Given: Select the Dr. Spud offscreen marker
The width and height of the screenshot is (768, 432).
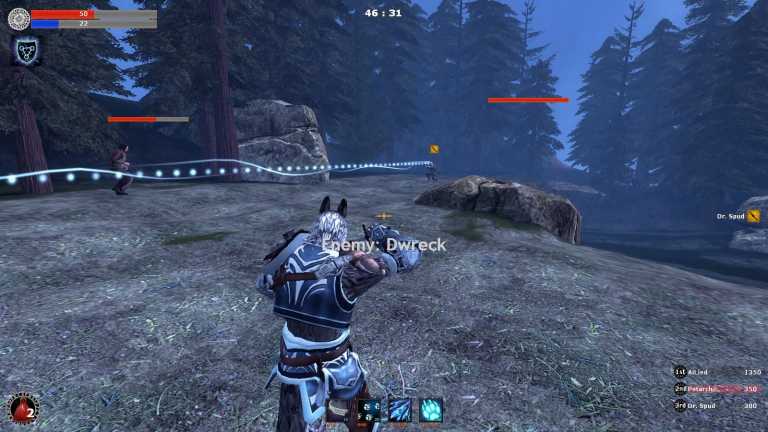Looking at the screenshot, I should click(x=753, y=215).
